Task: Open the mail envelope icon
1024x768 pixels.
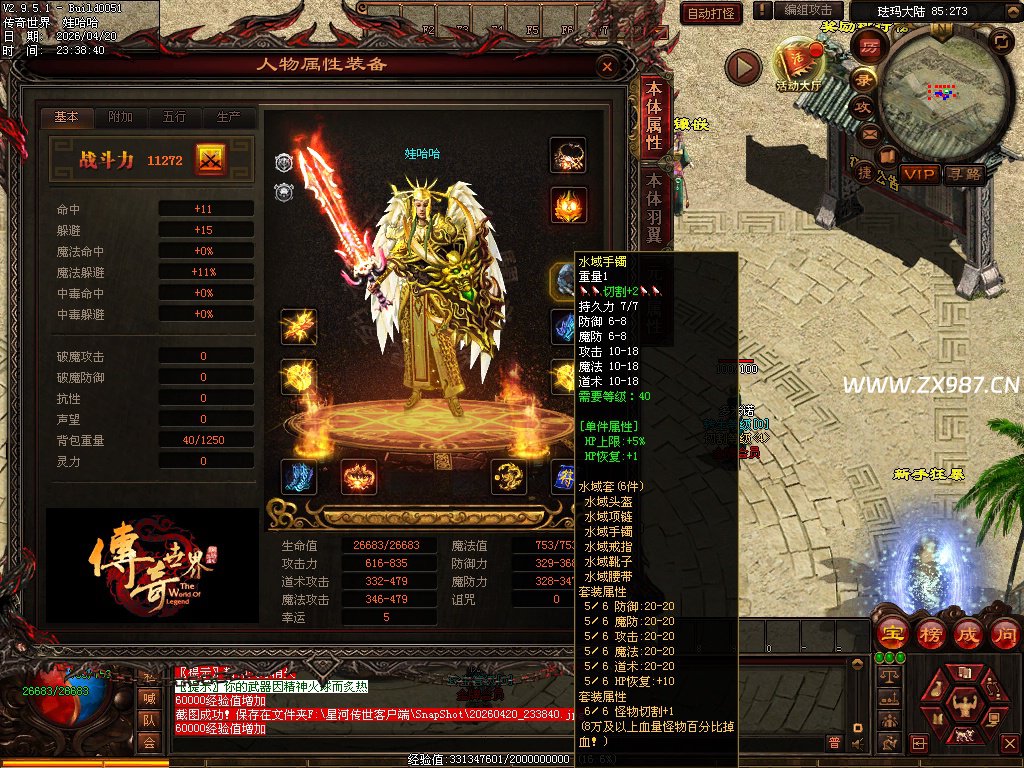Action: [x=870, y=133]
